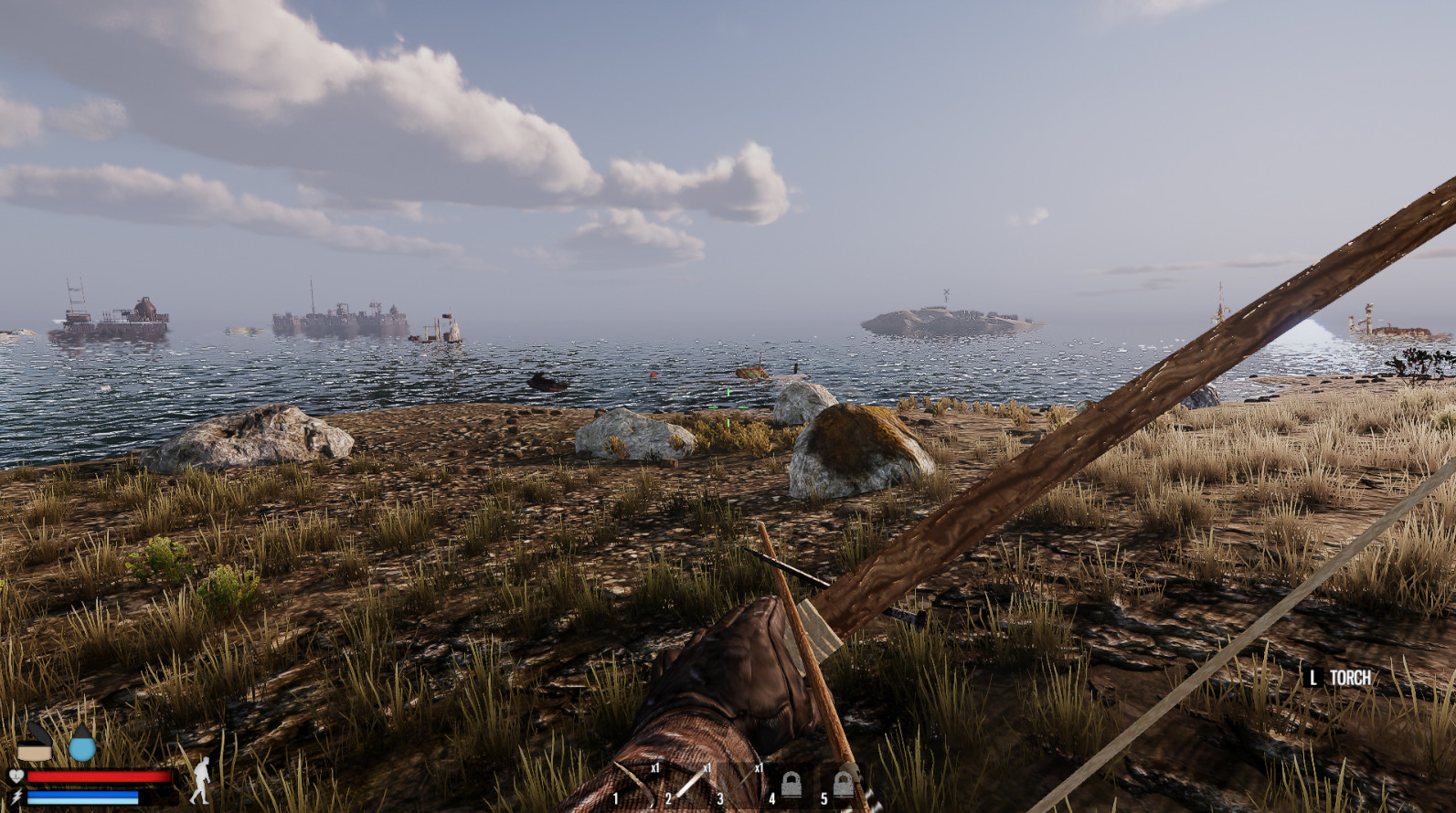Select the bow in hotbar slot 3

click(x=740, y=784)
